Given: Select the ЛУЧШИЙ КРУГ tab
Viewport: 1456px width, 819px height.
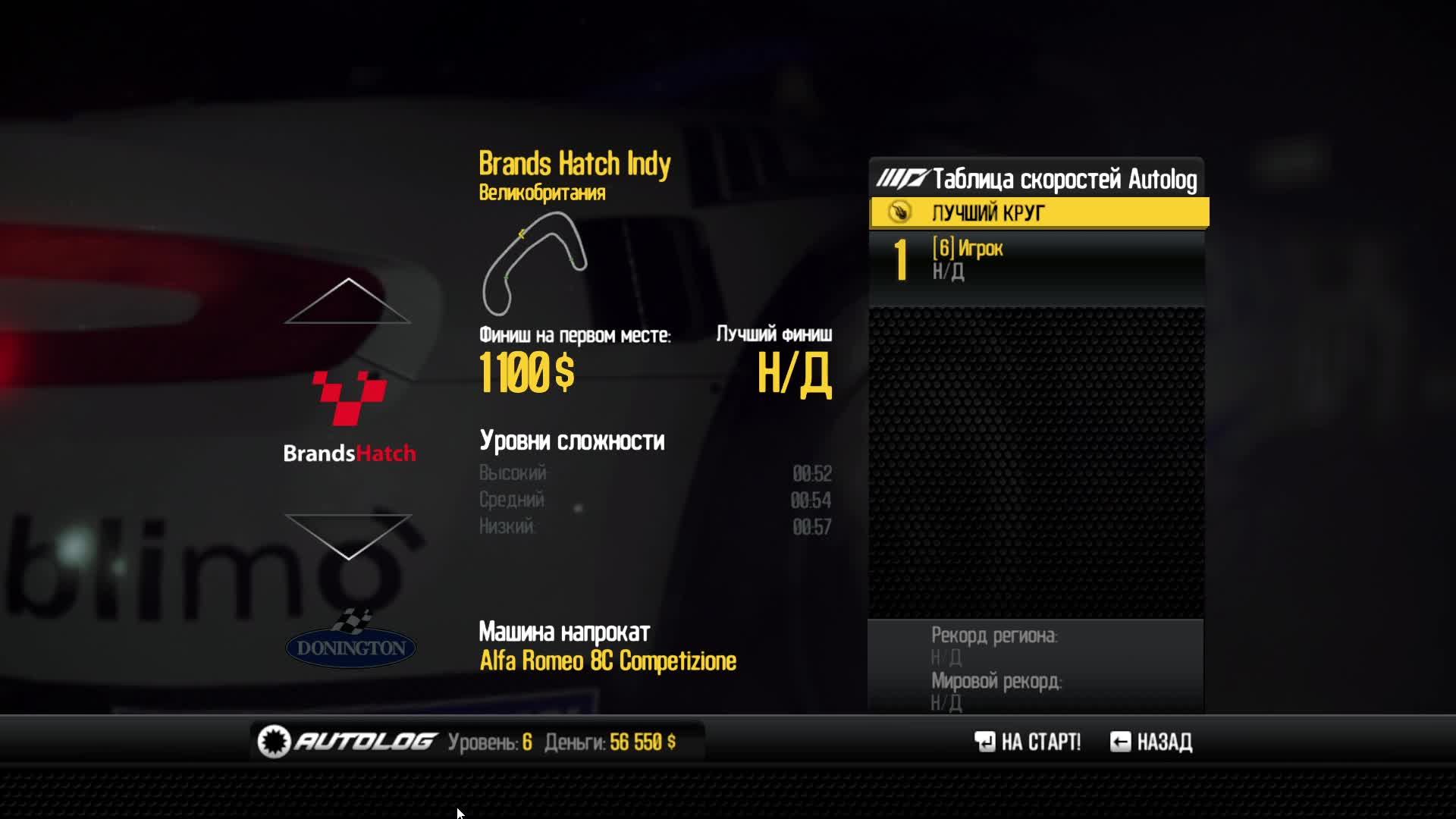Looking at the screenshot, I should tap(1039, 213).
